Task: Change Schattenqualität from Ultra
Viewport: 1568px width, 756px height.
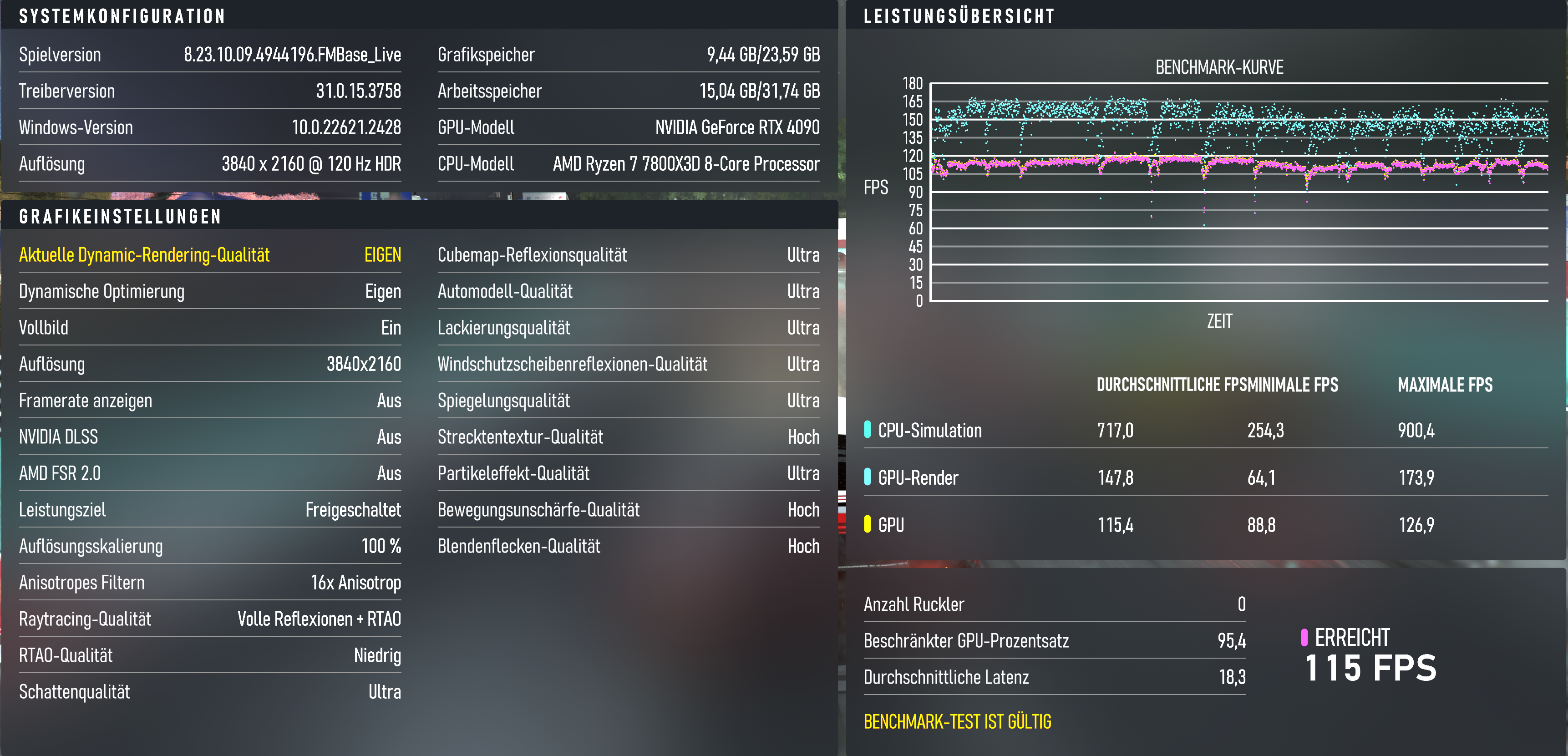Action: (x=210, y=692)
